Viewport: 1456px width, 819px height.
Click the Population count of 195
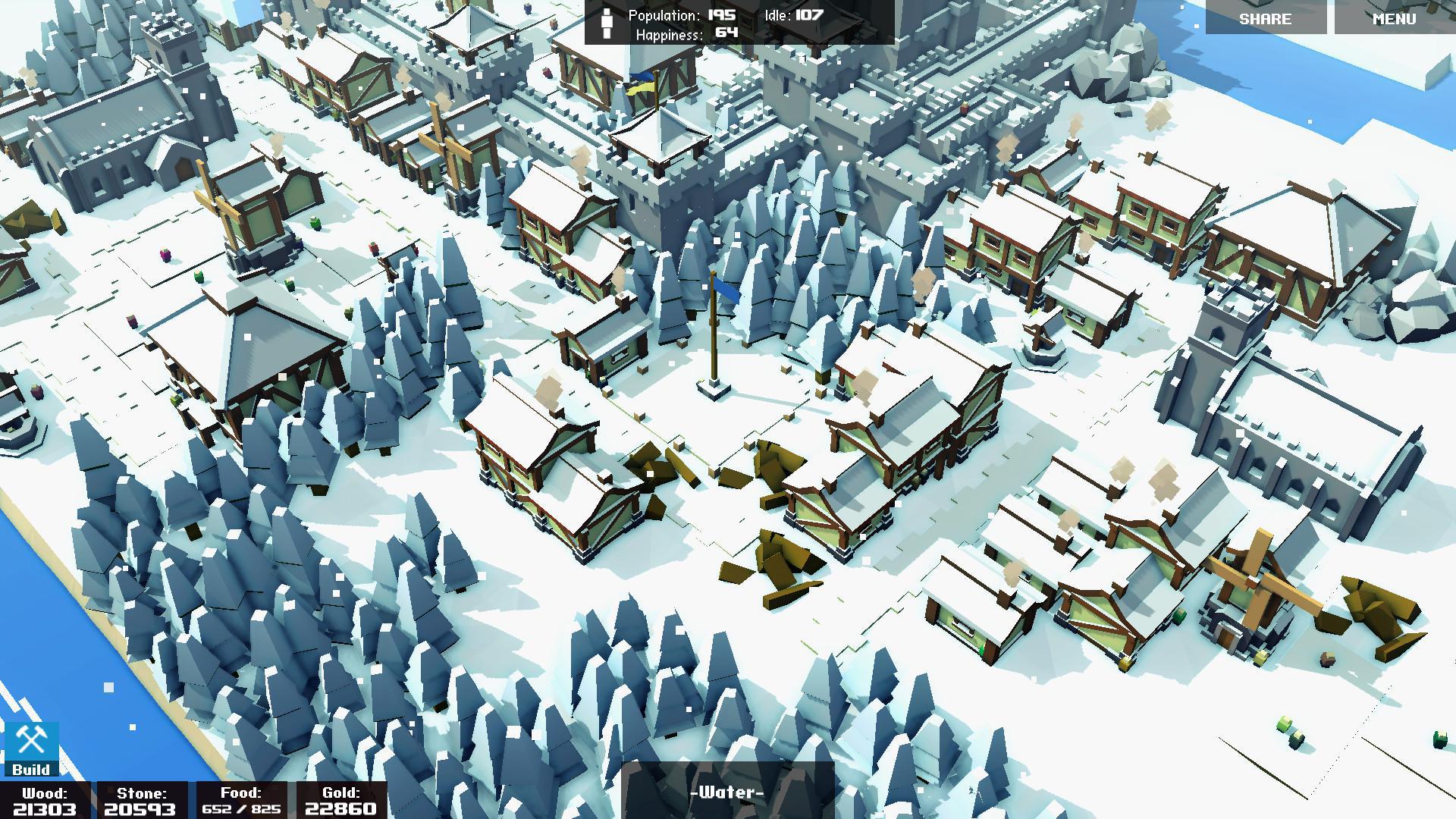pyautogui.click(x=717, y=13)
